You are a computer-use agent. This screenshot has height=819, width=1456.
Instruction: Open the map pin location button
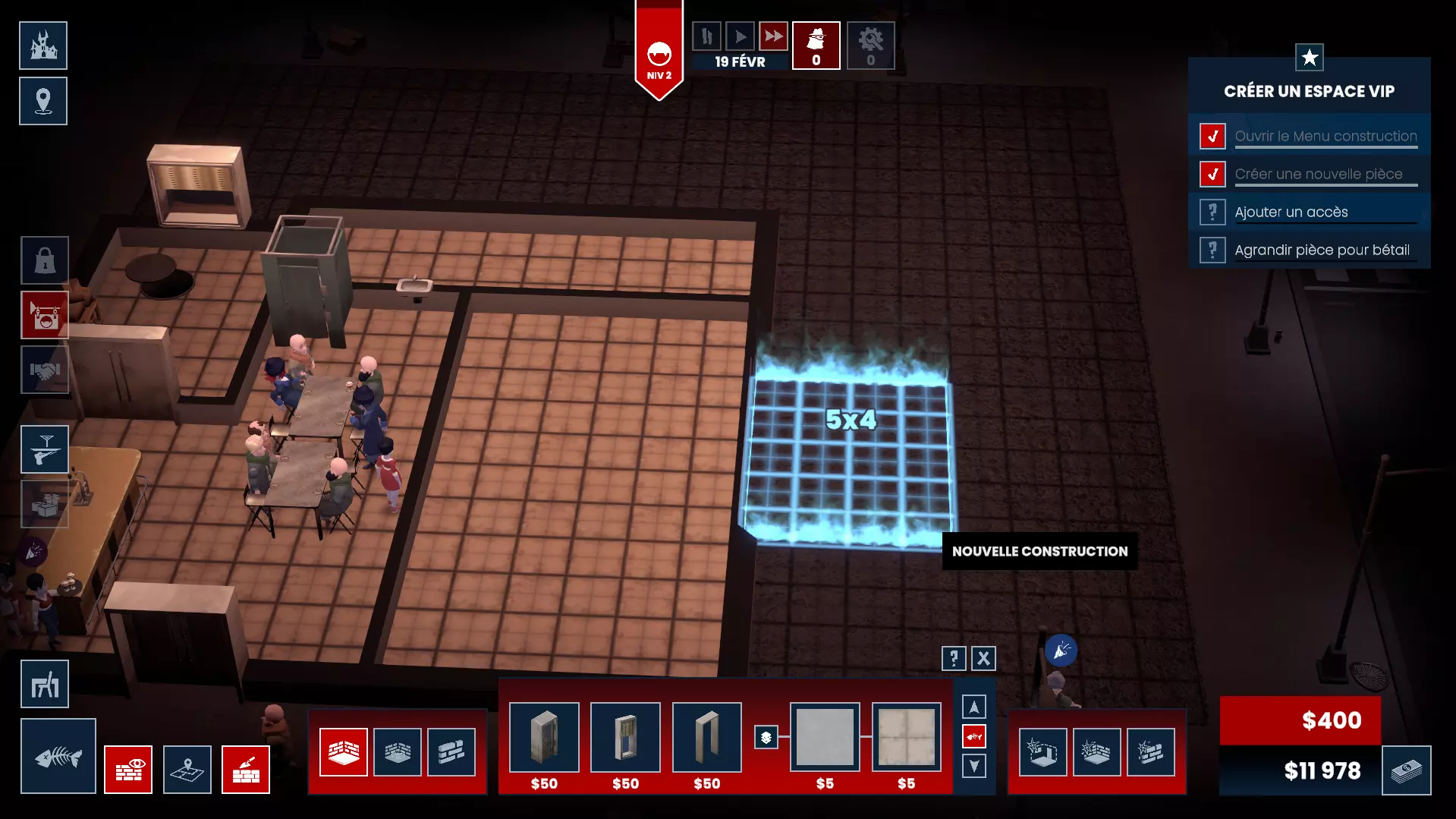click(43, 101)
